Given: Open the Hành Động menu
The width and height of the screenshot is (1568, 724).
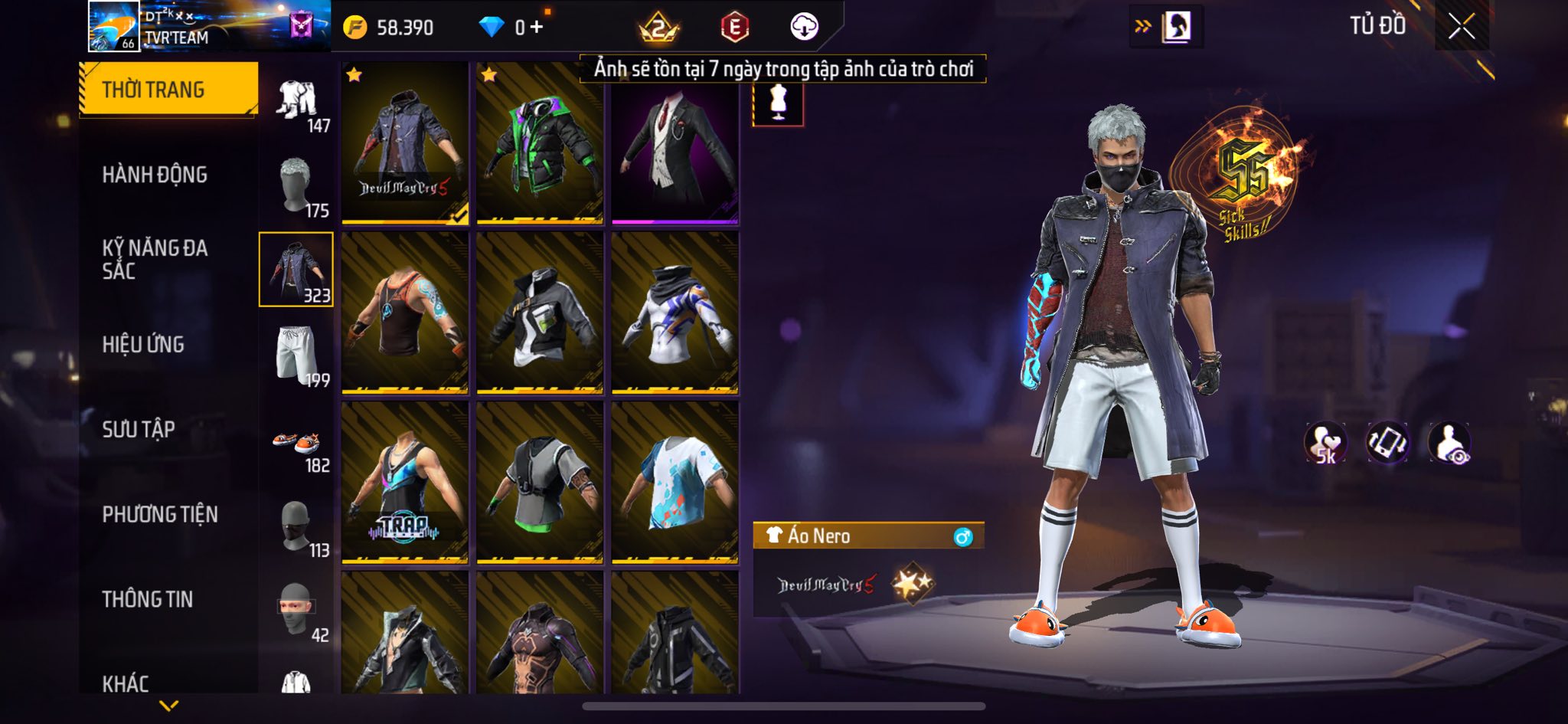Looking at the screenshot, I should pos(155,175).
